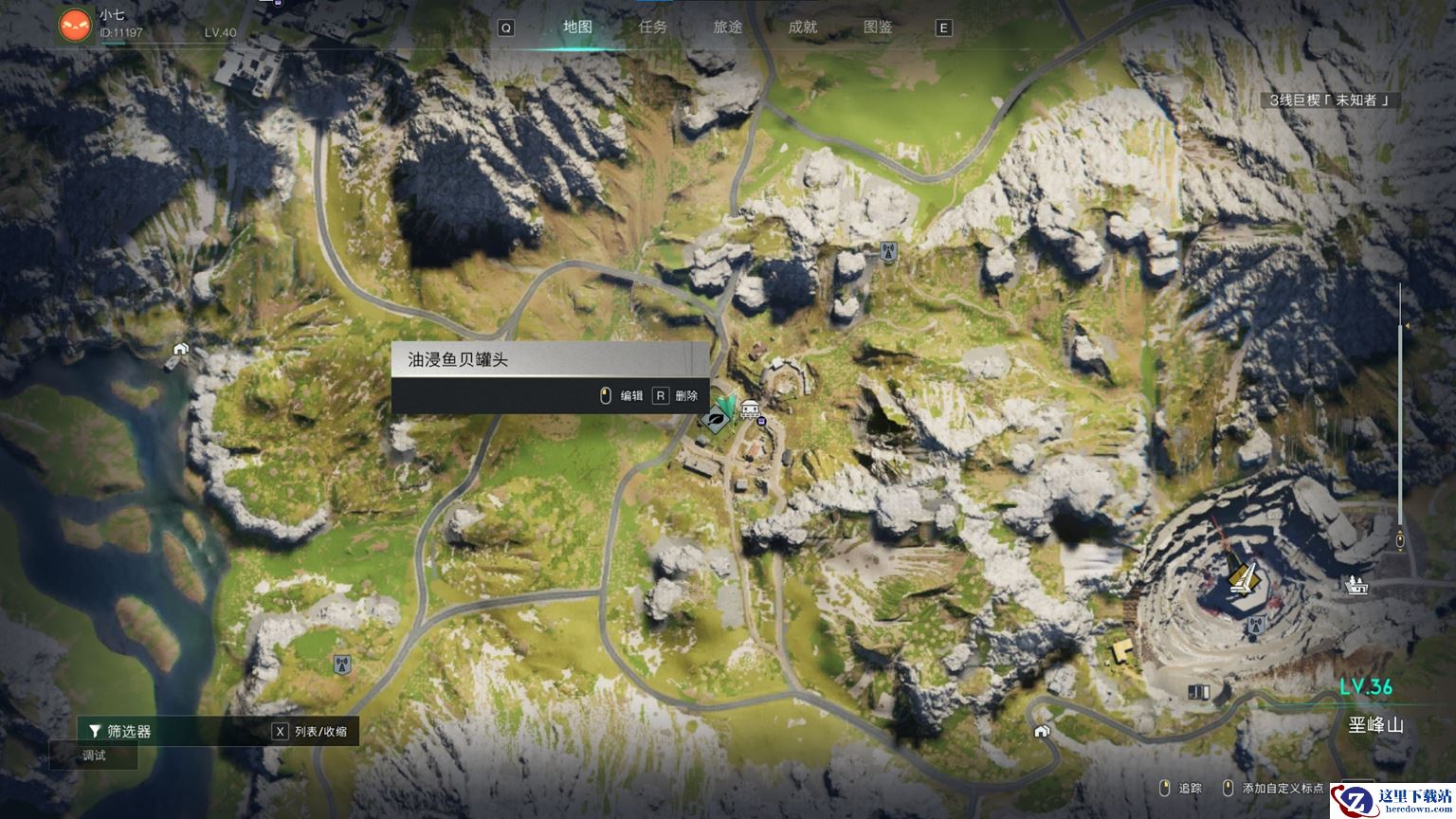Viewport: 1456px width, 819px height.
Task: Choose the signal tower marker north of the village
Action: click(x=888, y=251)
